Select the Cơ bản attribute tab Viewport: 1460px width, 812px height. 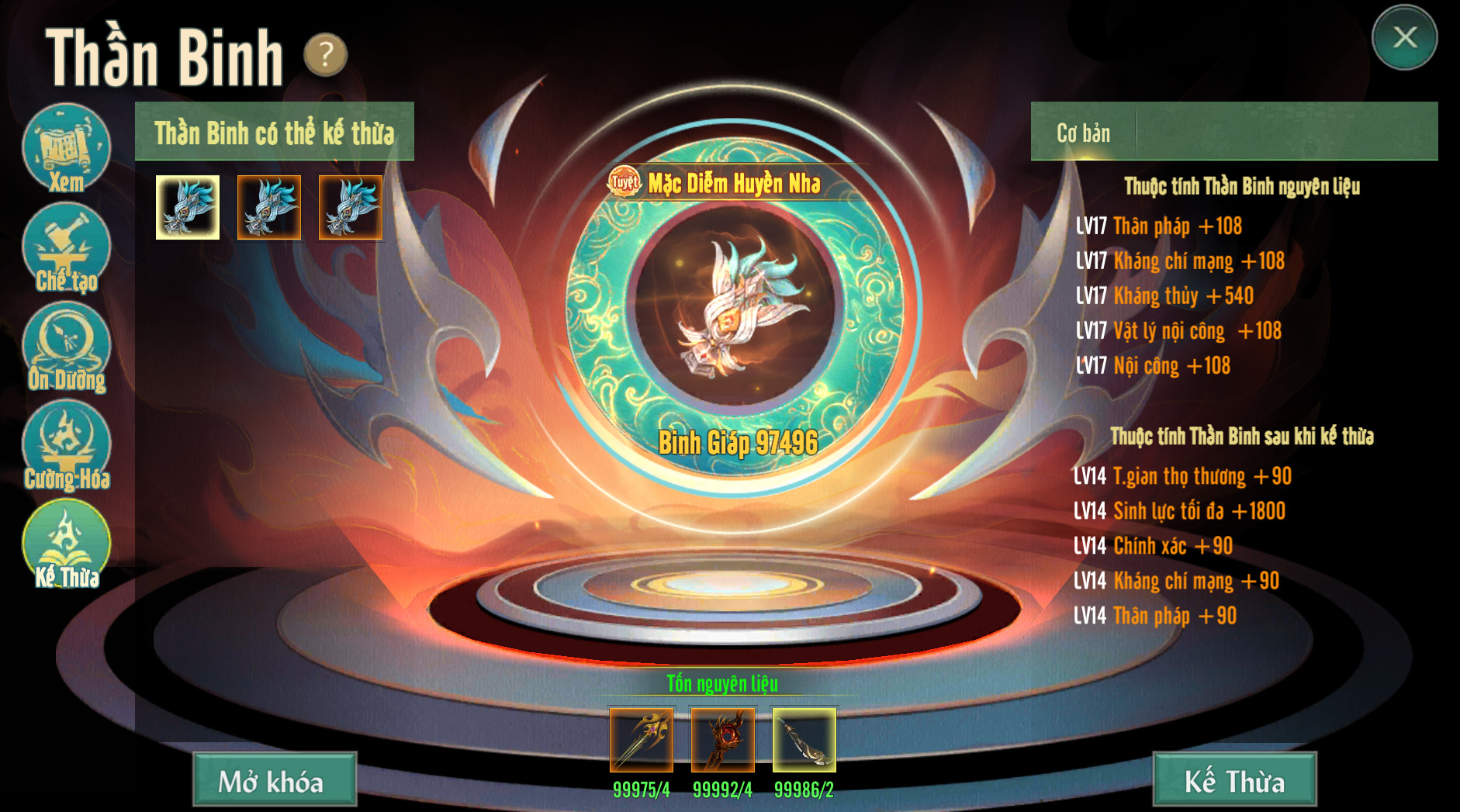pos(1083,133)
